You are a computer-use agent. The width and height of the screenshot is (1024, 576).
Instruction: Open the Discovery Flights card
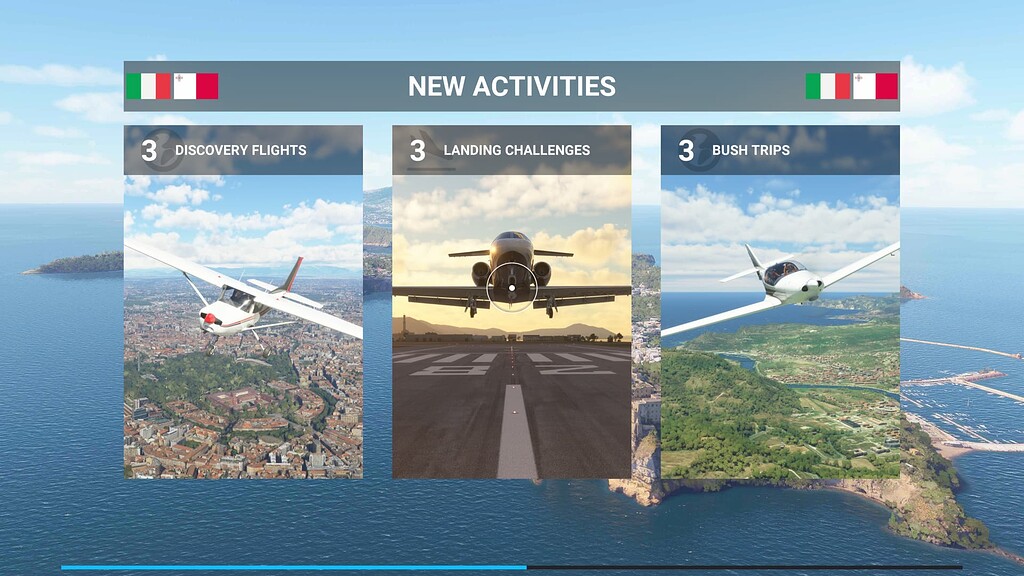pos(243,302)
